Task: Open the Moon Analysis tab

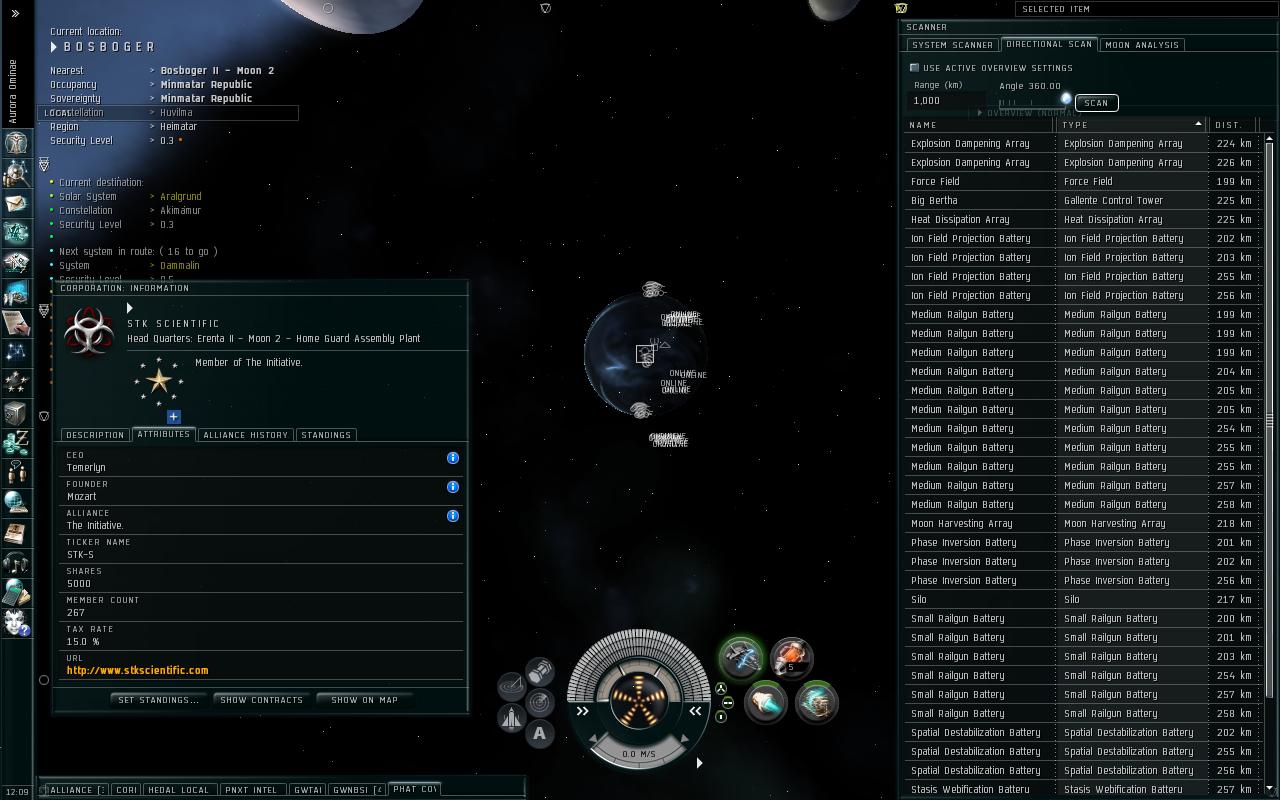Action: click(x=1142, y=45)
